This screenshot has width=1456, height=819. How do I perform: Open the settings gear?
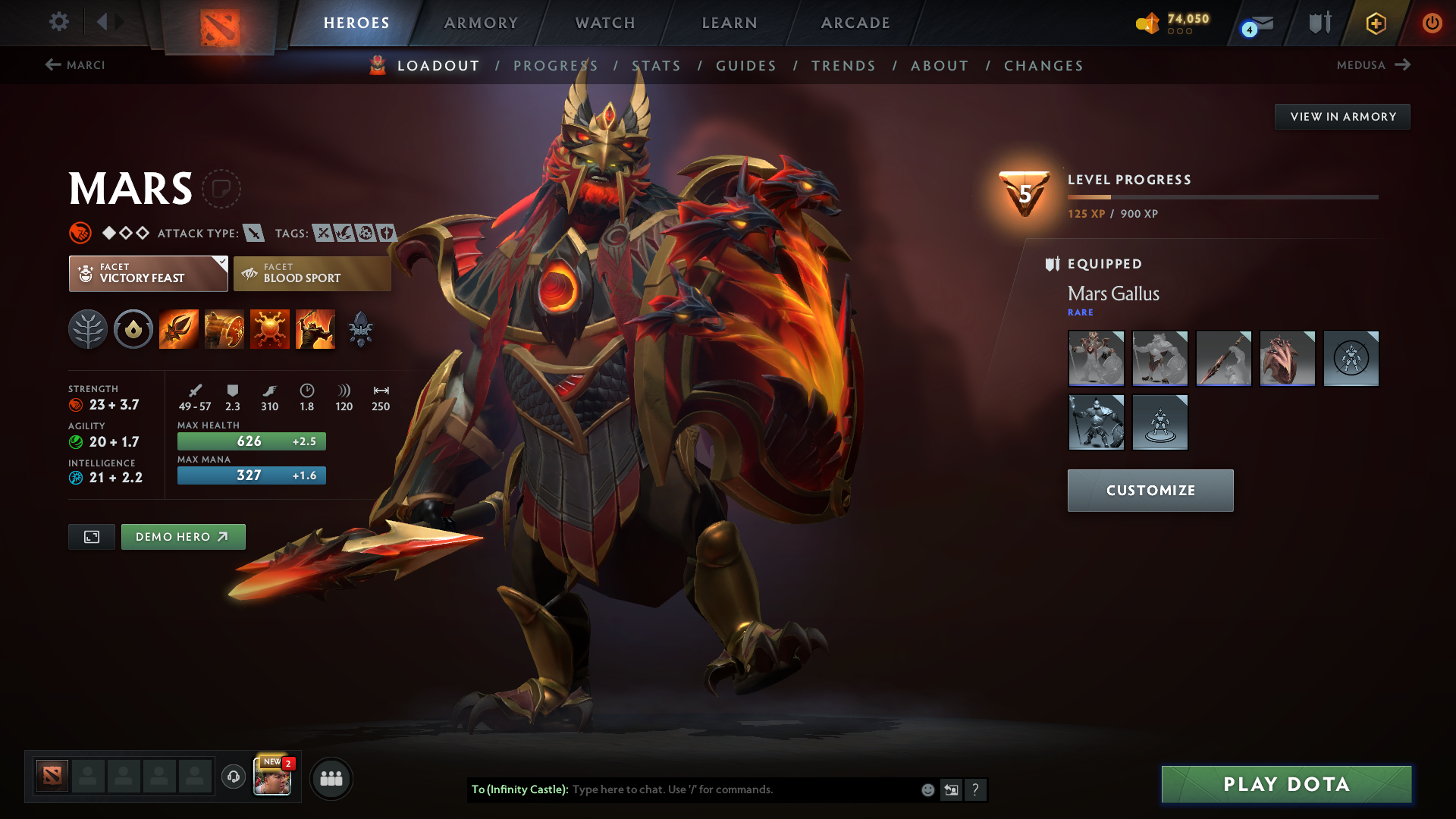[59, 22]
